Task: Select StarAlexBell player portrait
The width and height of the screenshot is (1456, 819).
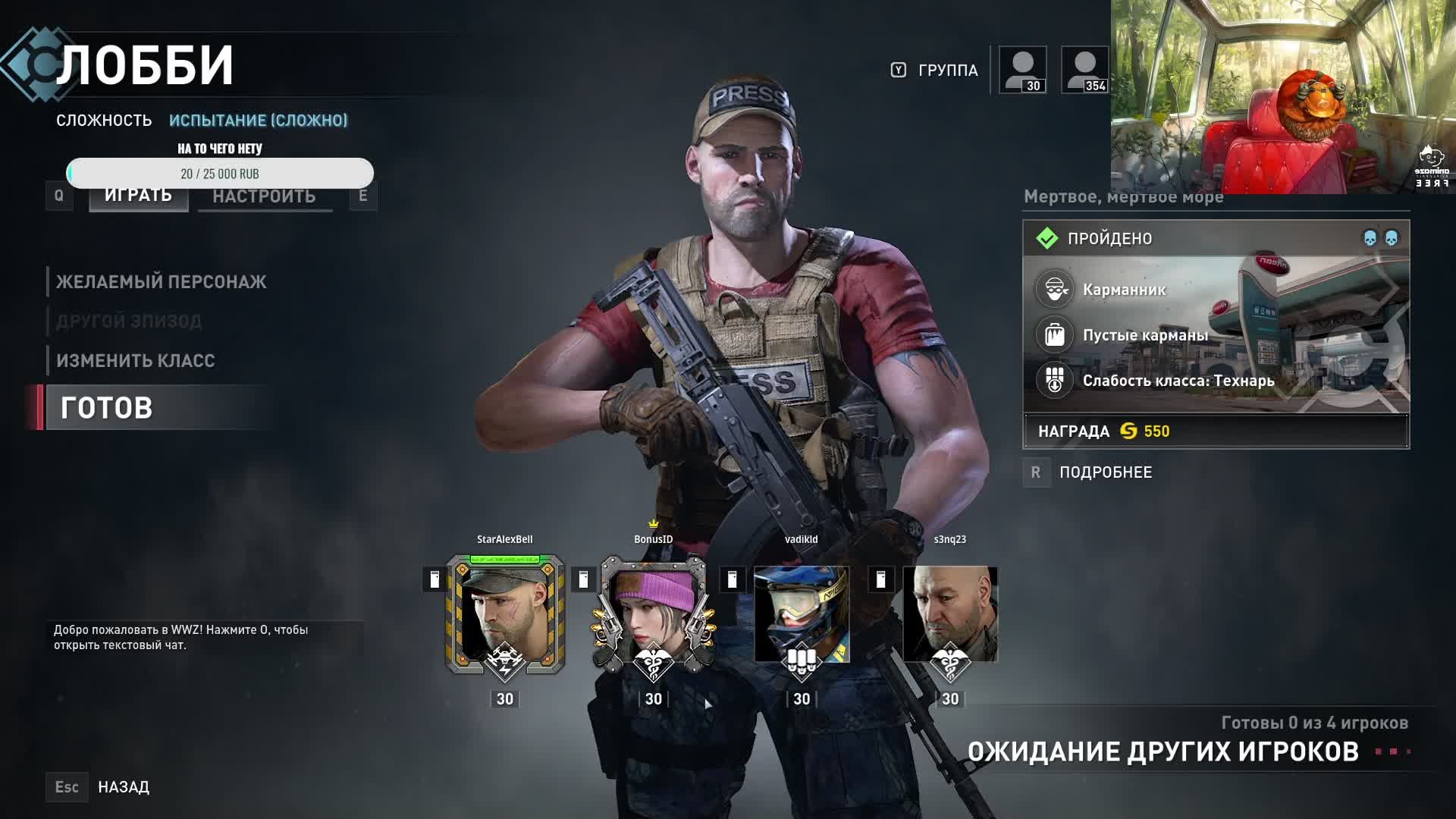Action: (504, 614)
